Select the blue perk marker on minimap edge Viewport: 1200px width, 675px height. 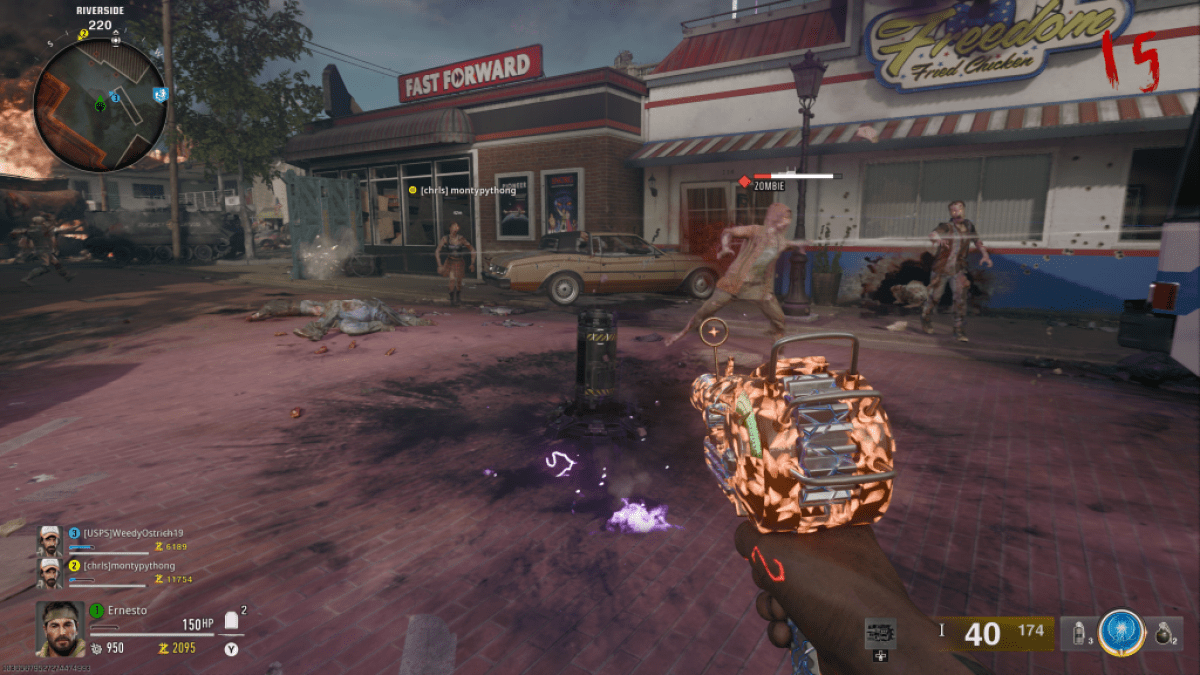(x=160, y=94)
